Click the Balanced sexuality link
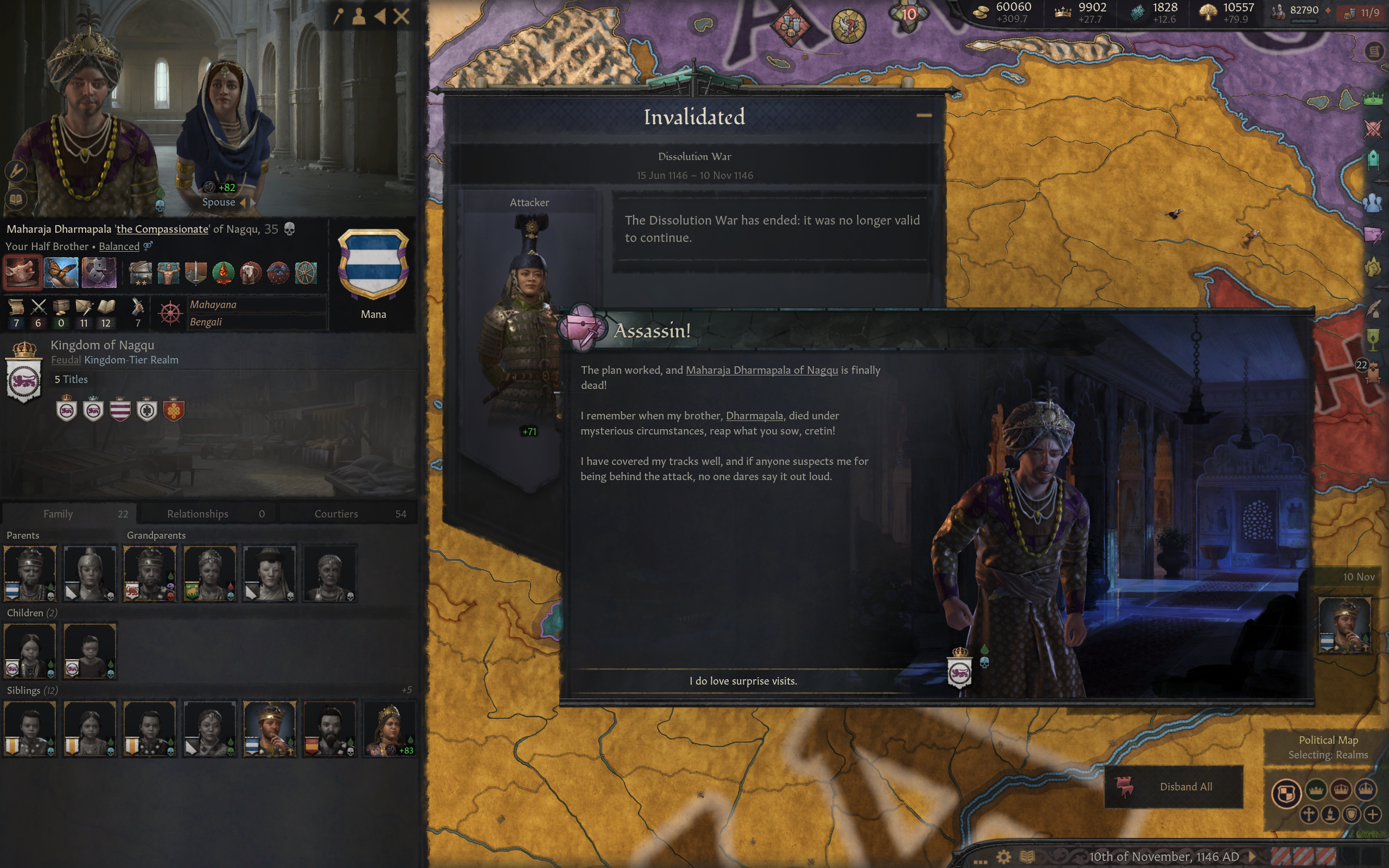Screen dimensions: 1389x868 (119, 246)
